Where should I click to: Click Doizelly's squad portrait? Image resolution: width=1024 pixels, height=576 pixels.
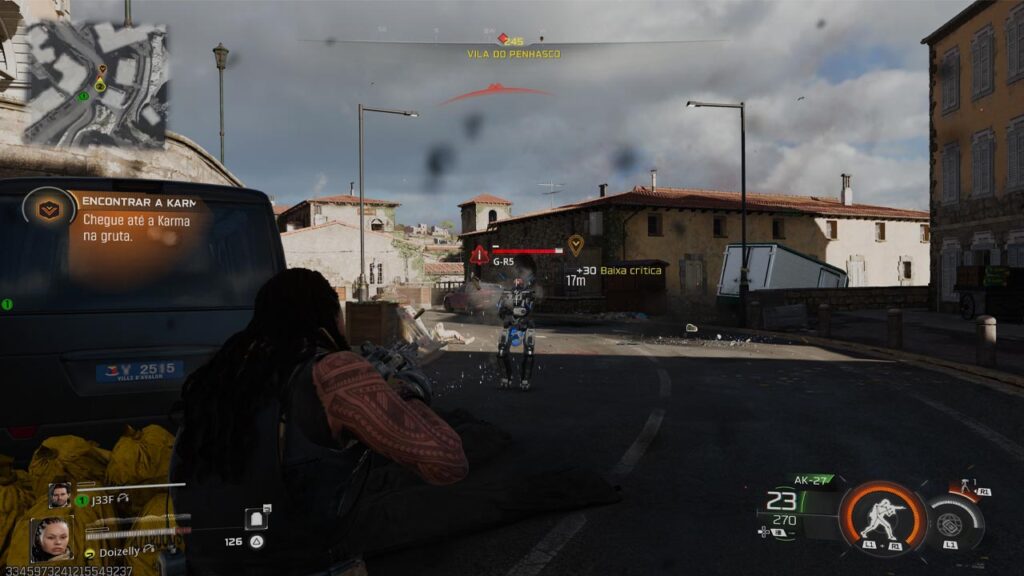point(51,538)
